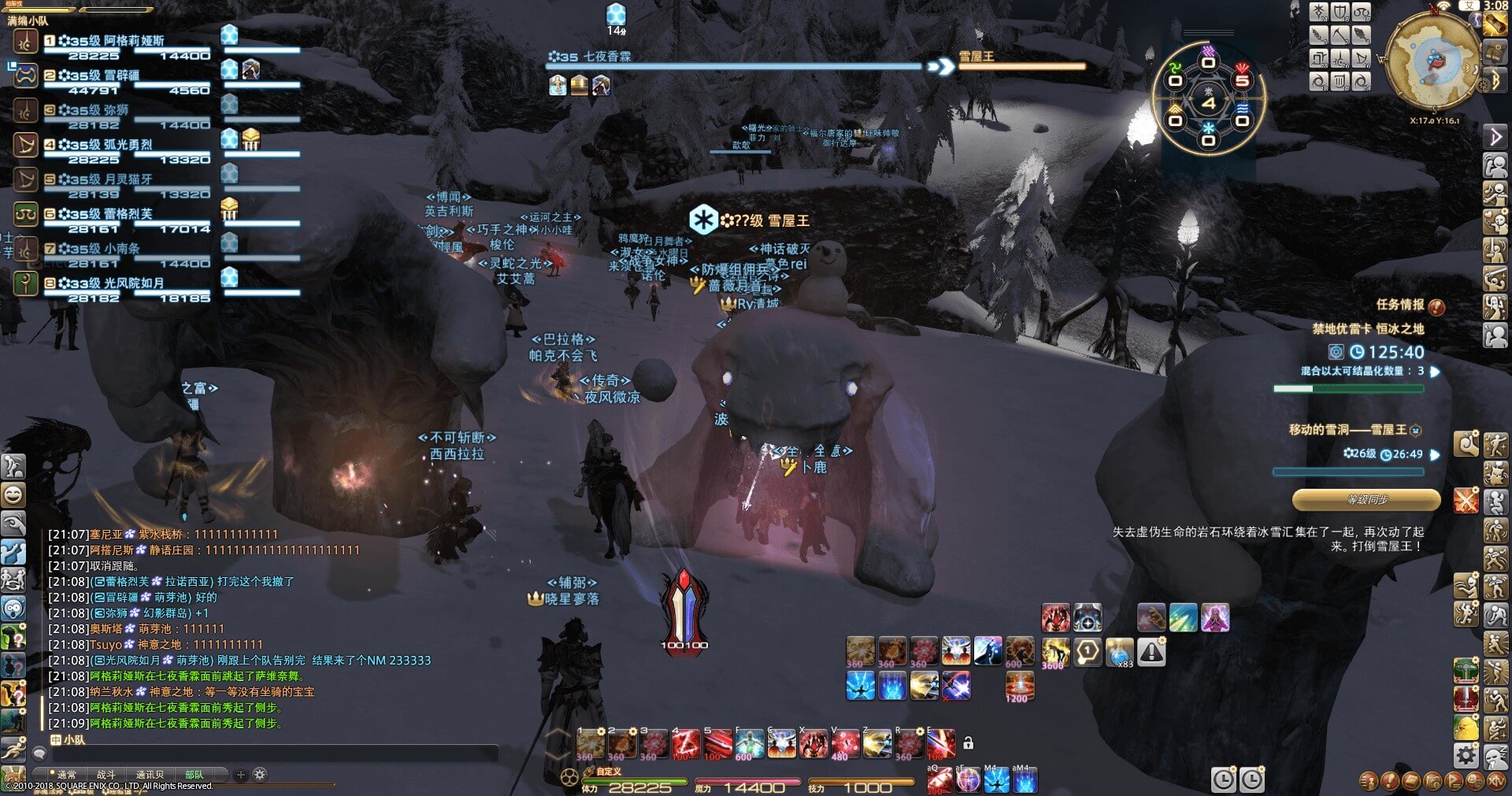Toggle the hotbar padlock icon

(969, 743)
